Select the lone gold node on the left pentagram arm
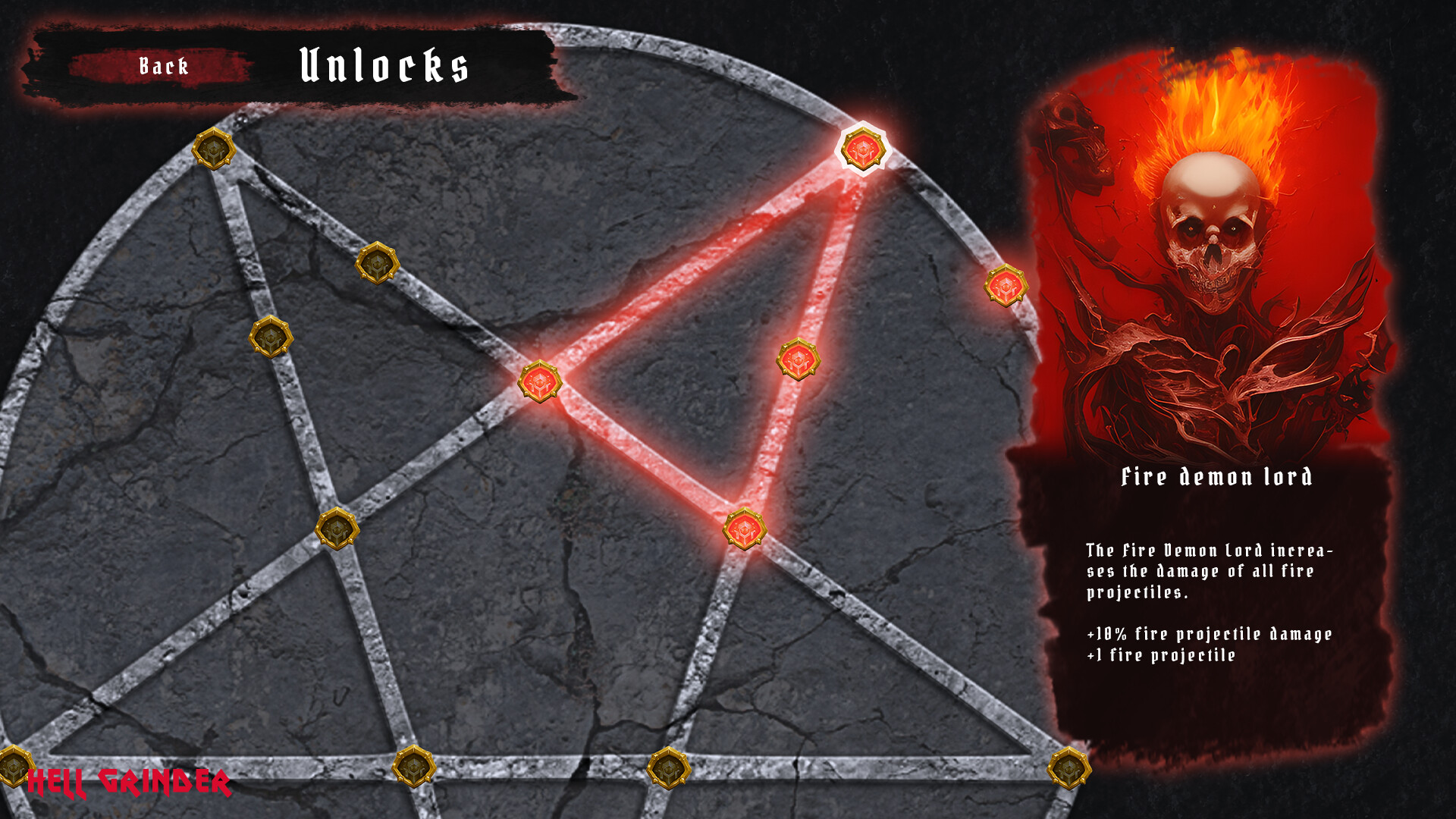Viewport: 1456px width, 819px height. coord(337,527)
